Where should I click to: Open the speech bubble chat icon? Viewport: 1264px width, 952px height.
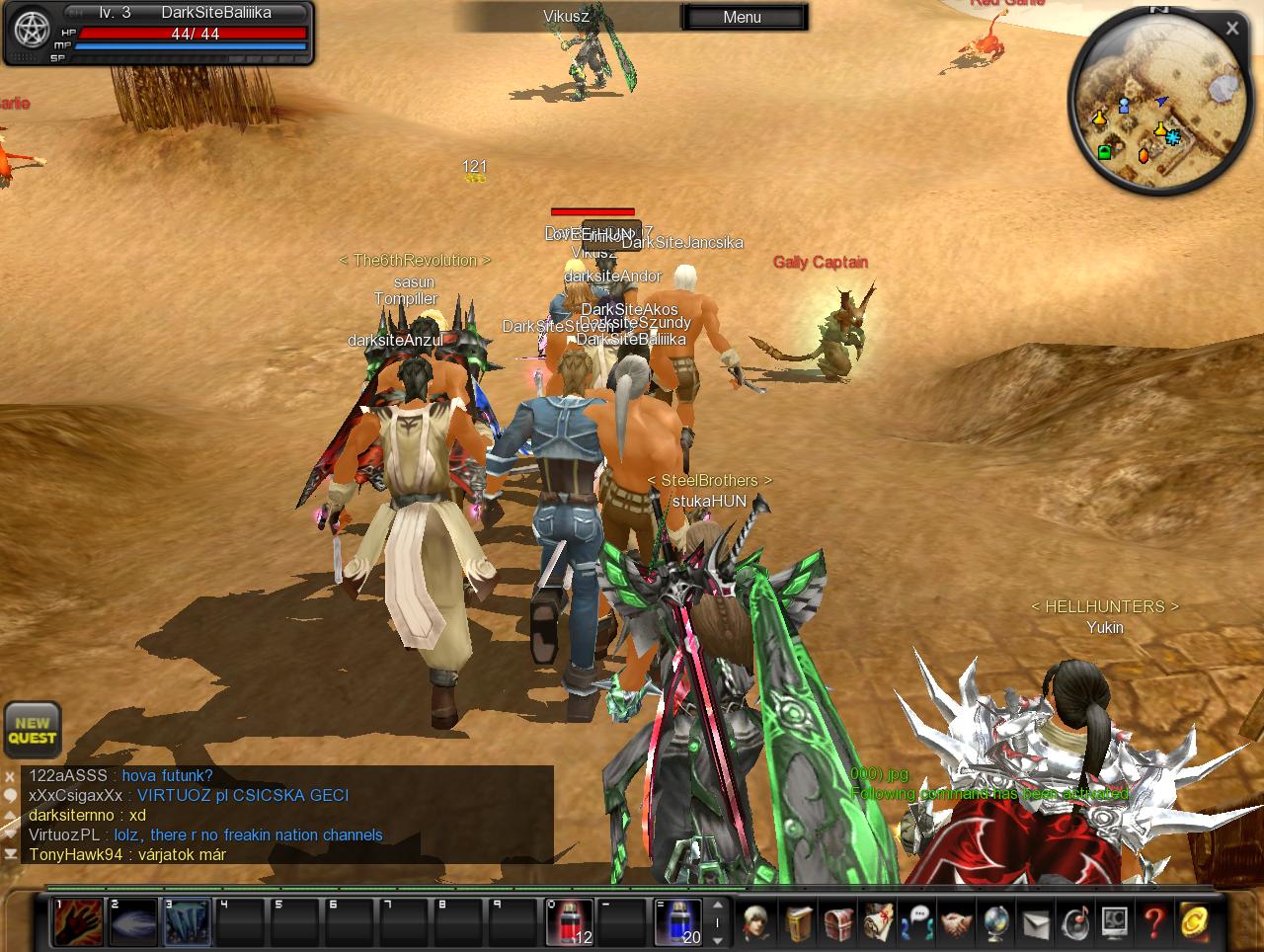pos(917,922)
